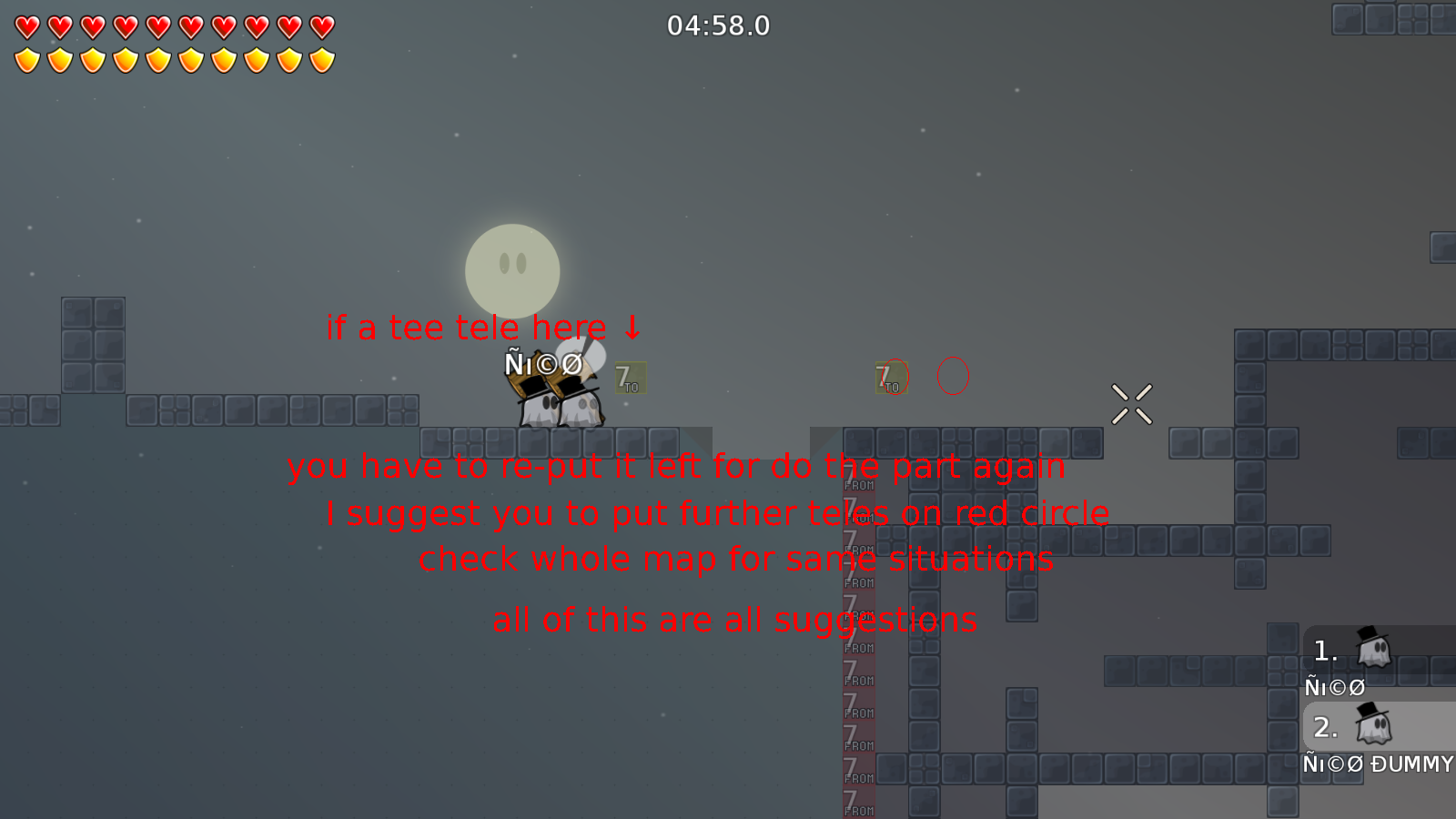
Task: Click the first red heart in the health bar
Action: tap(26, 26)
